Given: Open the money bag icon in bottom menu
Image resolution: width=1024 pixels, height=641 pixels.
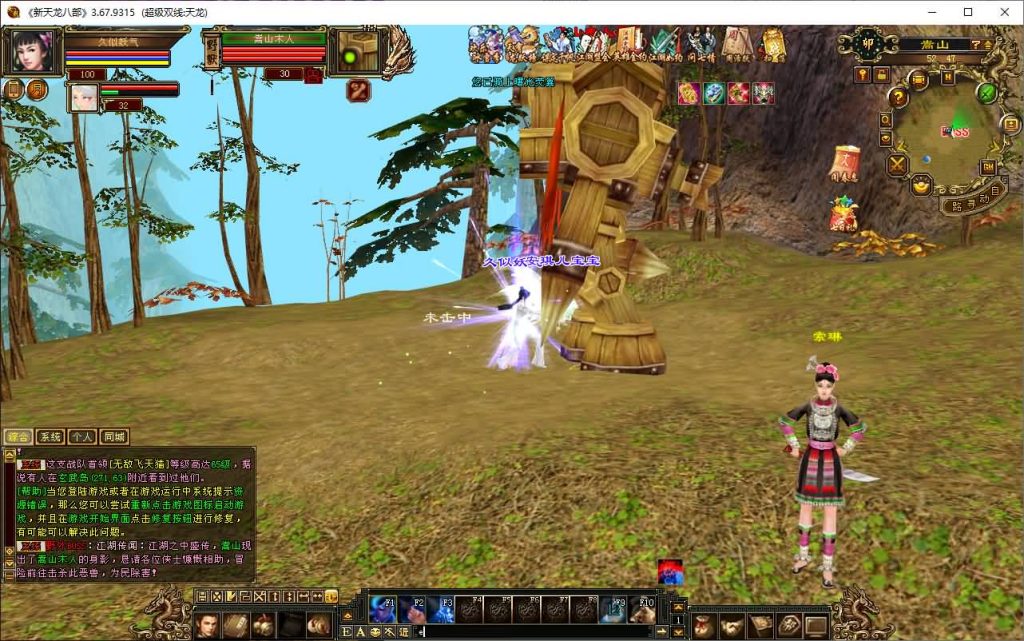Looking at the screenshot, I should pos(704,625).
